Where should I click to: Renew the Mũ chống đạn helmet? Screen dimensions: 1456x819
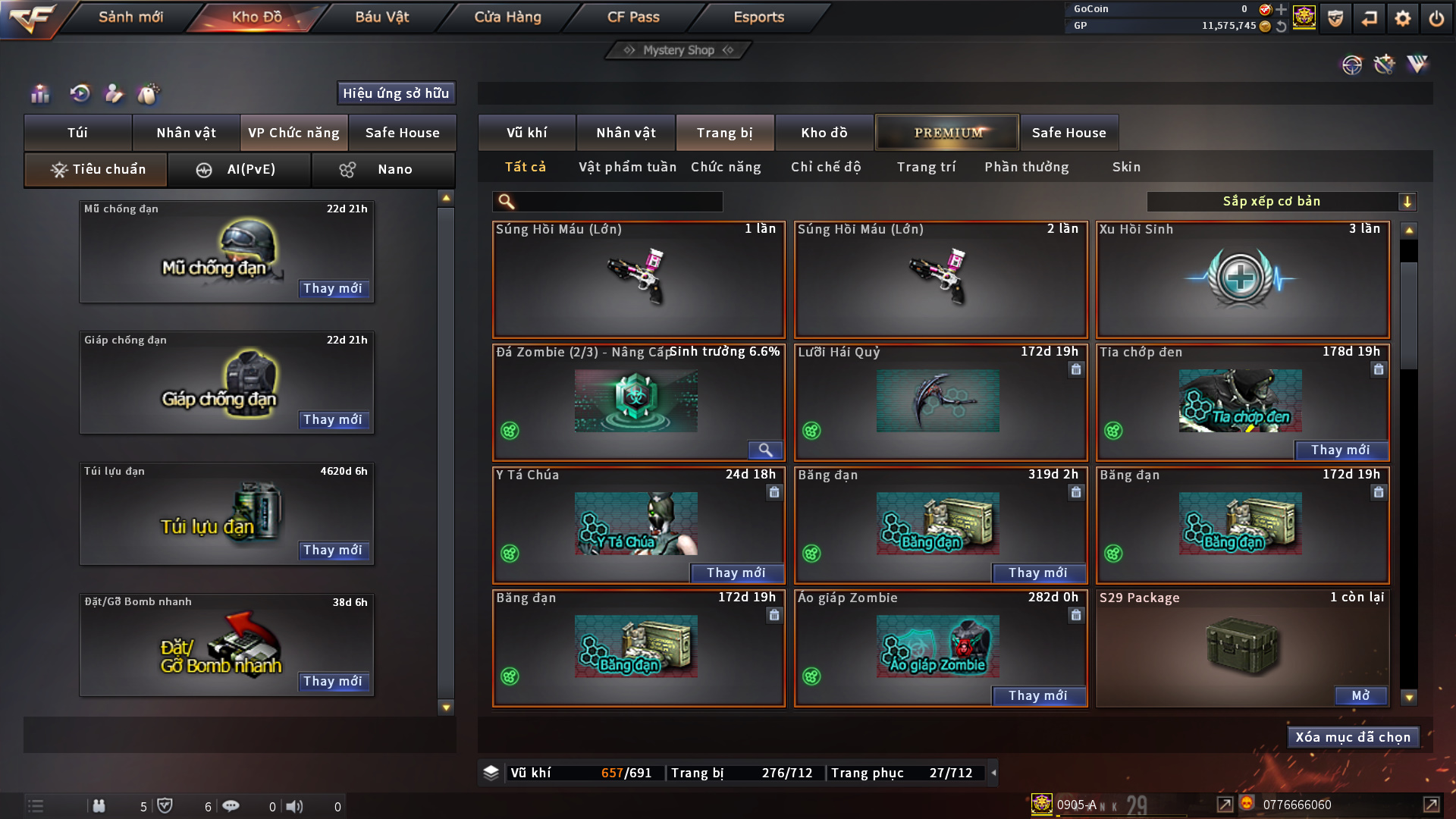[333, 288]
